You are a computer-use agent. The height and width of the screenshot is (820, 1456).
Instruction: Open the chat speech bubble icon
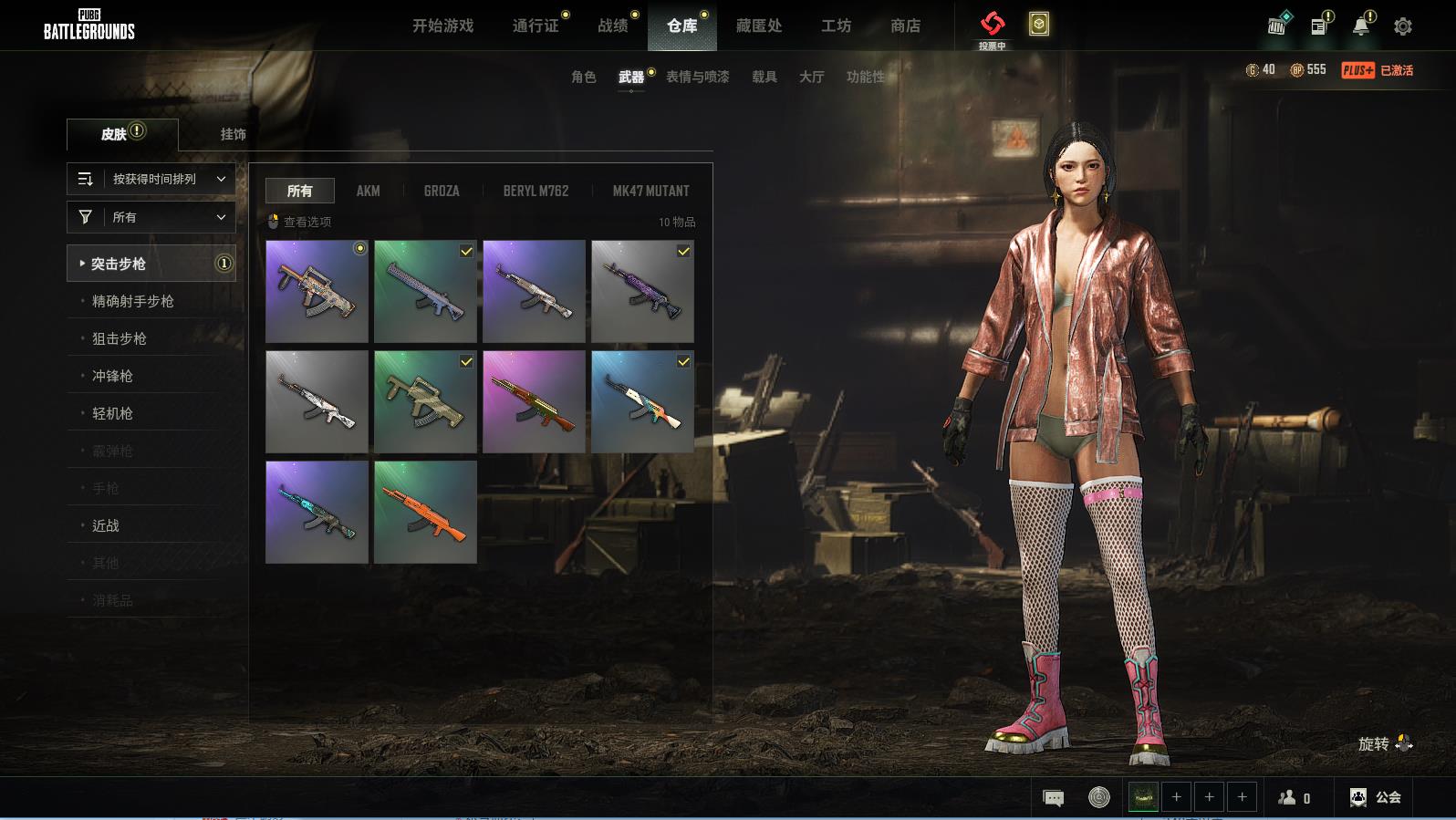[x=1053, y=798]
